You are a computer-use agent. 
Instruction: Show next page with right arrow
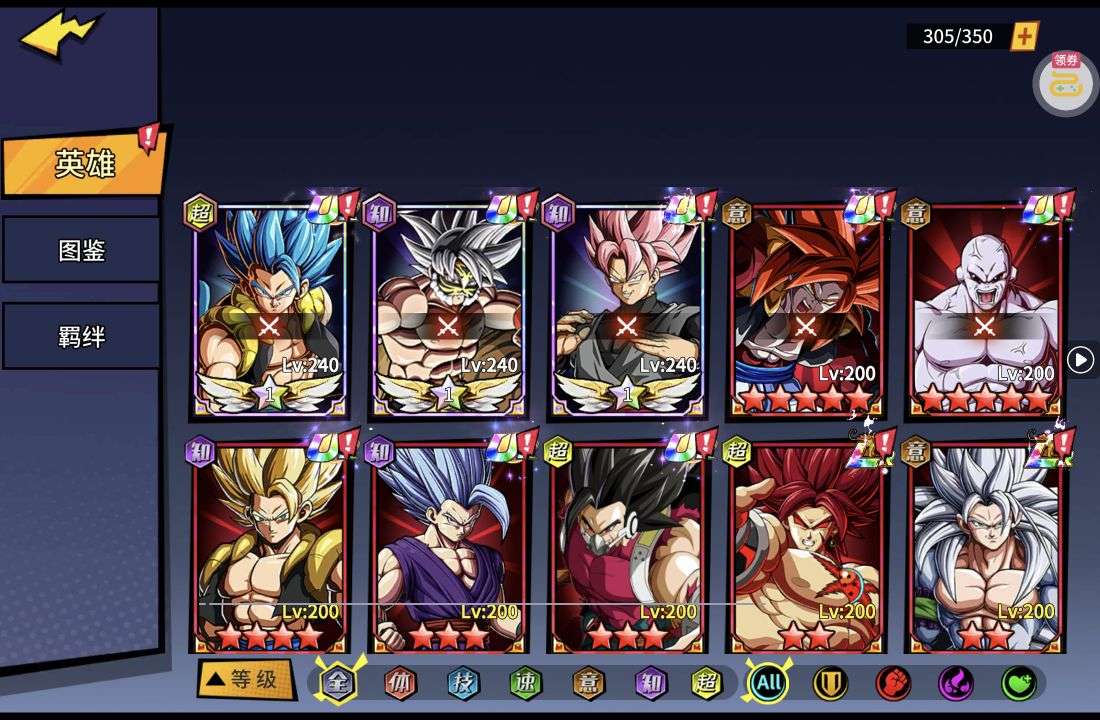pos(1080,360)
